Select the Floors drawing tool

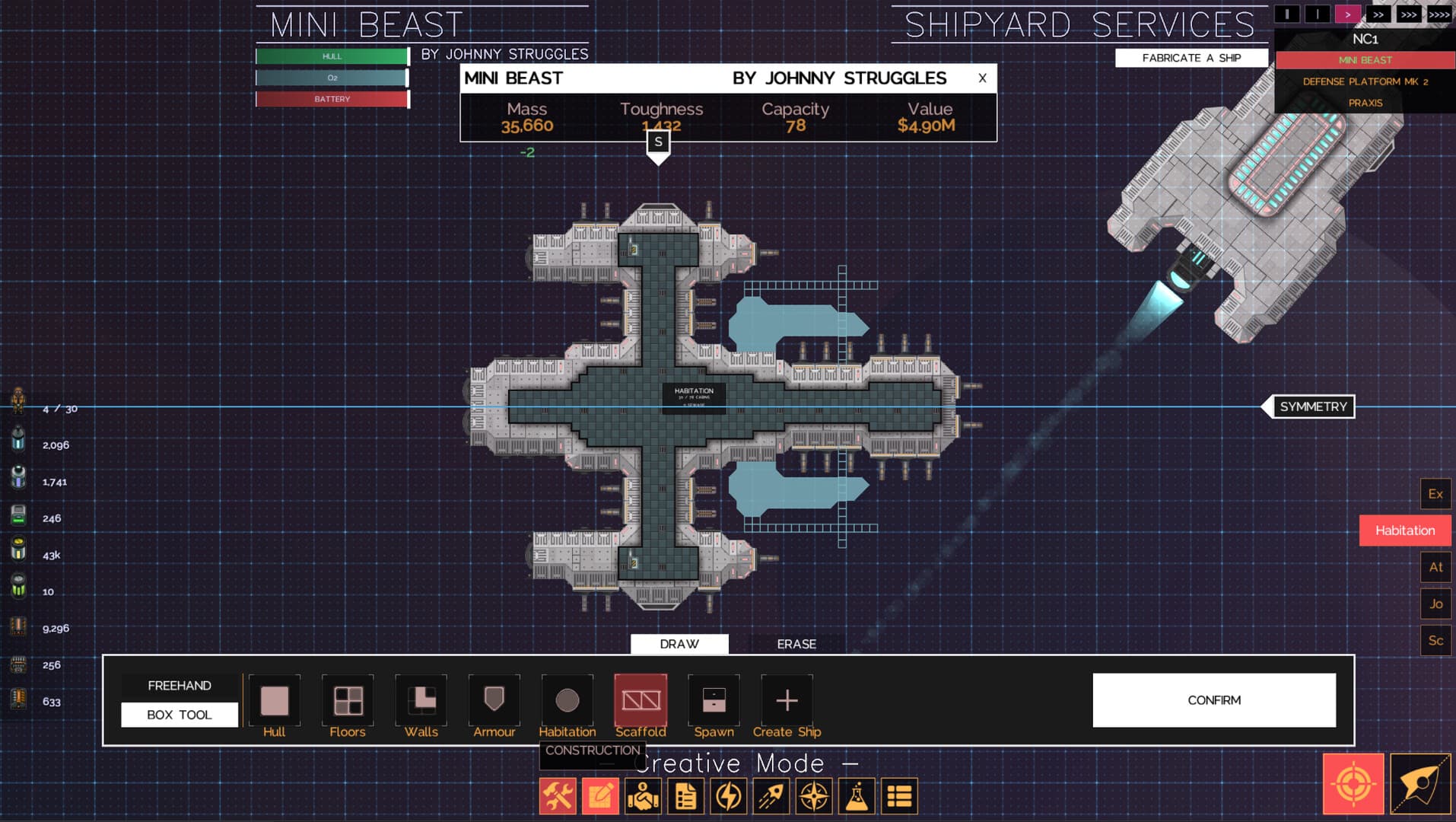tap(347, 699)
